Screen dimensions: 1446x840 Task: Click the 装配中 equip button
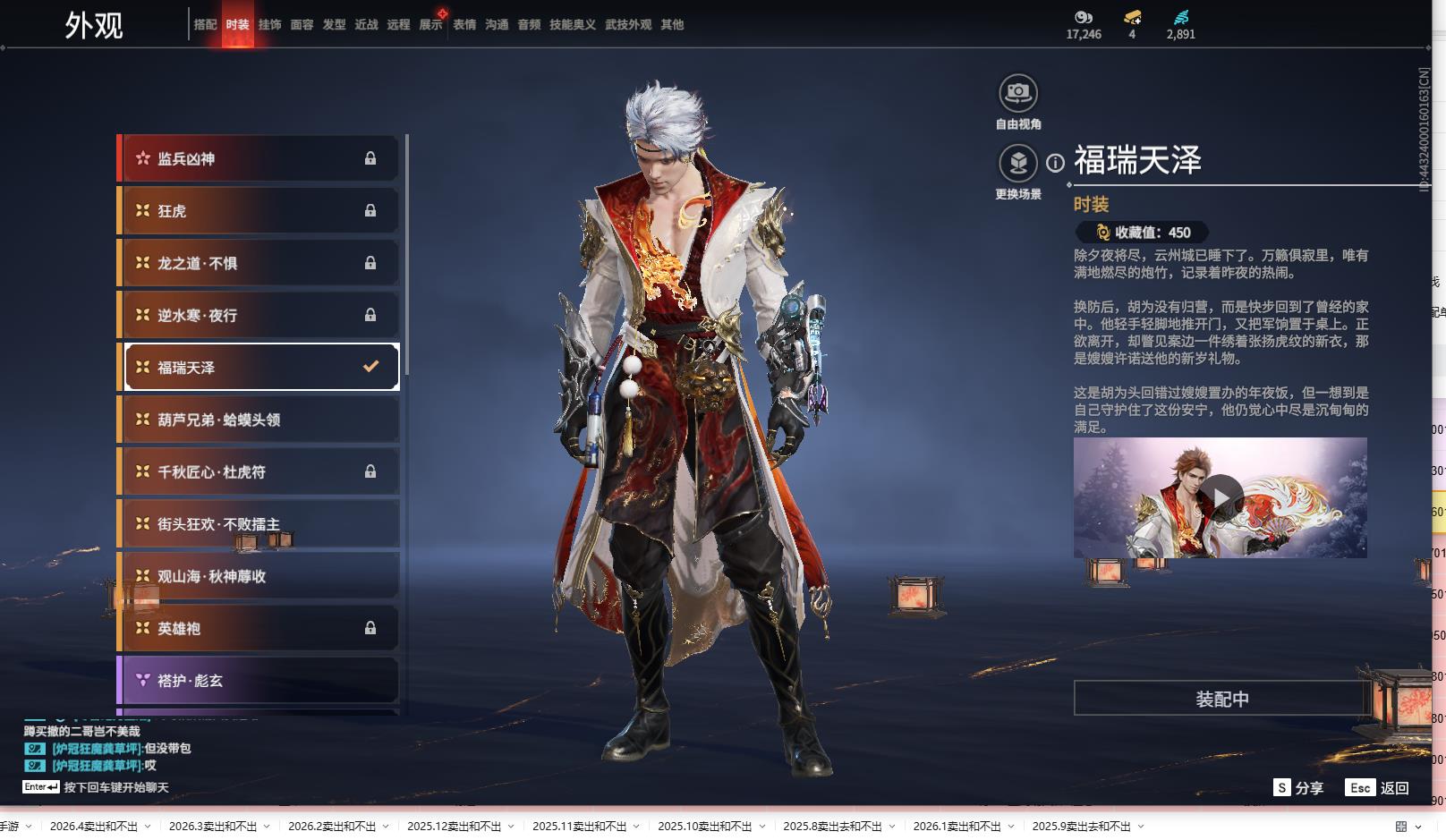(1221, 699)
